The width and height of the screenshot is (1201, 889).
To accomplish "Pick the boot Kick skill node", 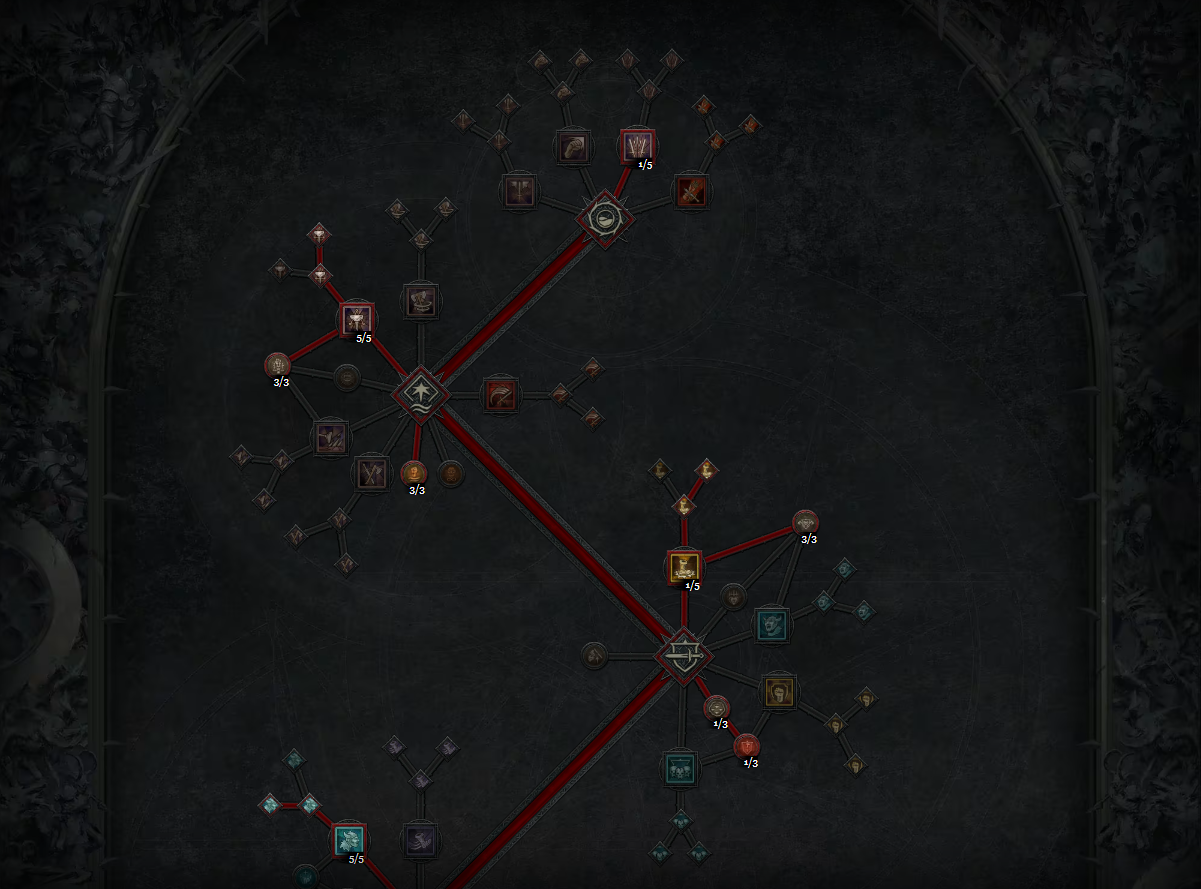I will click(420, 840).
